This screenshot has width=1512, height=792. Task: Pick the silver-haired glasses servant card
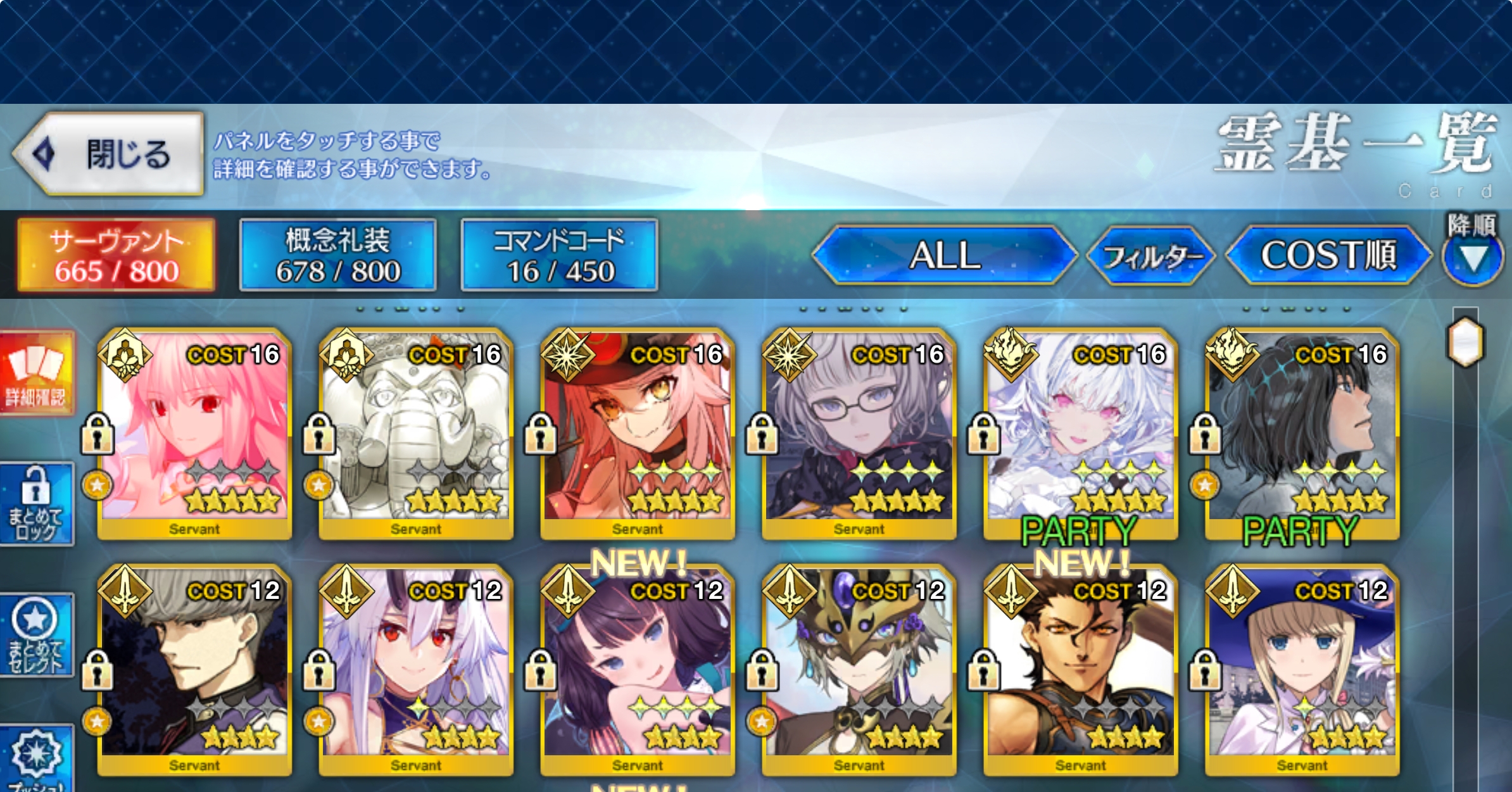[x=859, y=434]
